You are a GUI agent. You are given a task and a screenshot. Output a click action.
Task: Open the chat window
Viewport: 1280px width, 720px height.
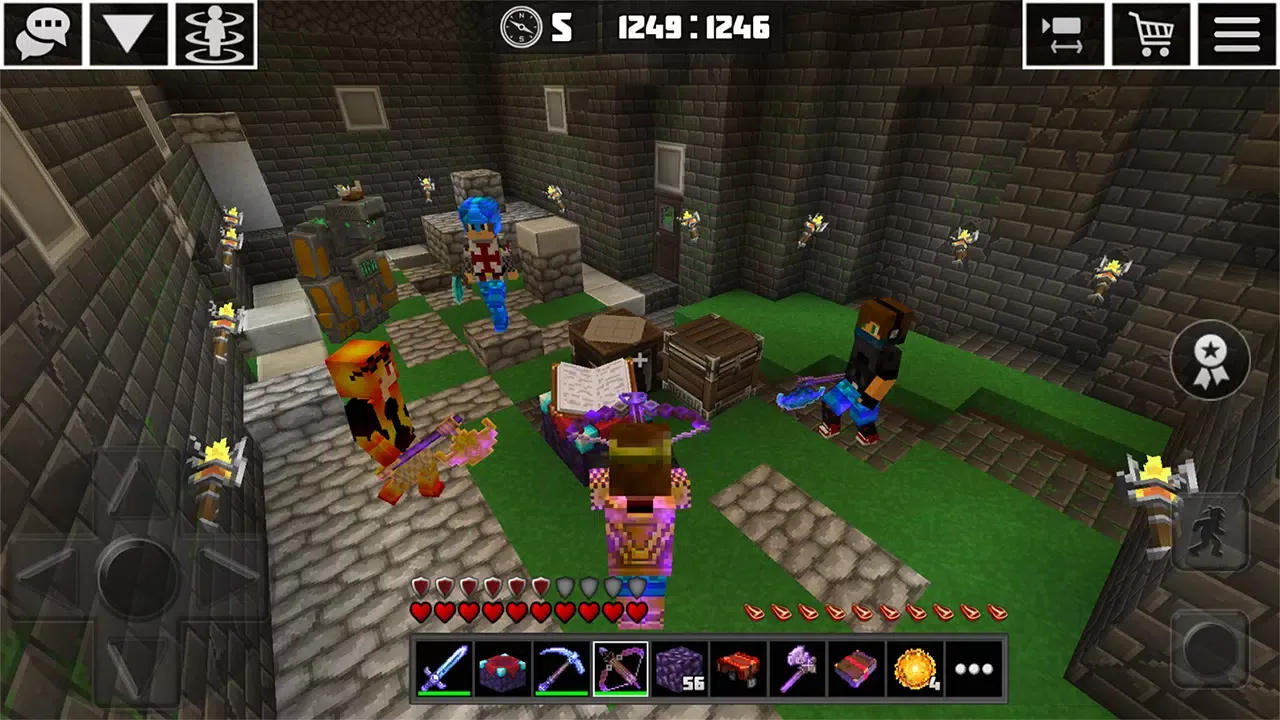42,33
